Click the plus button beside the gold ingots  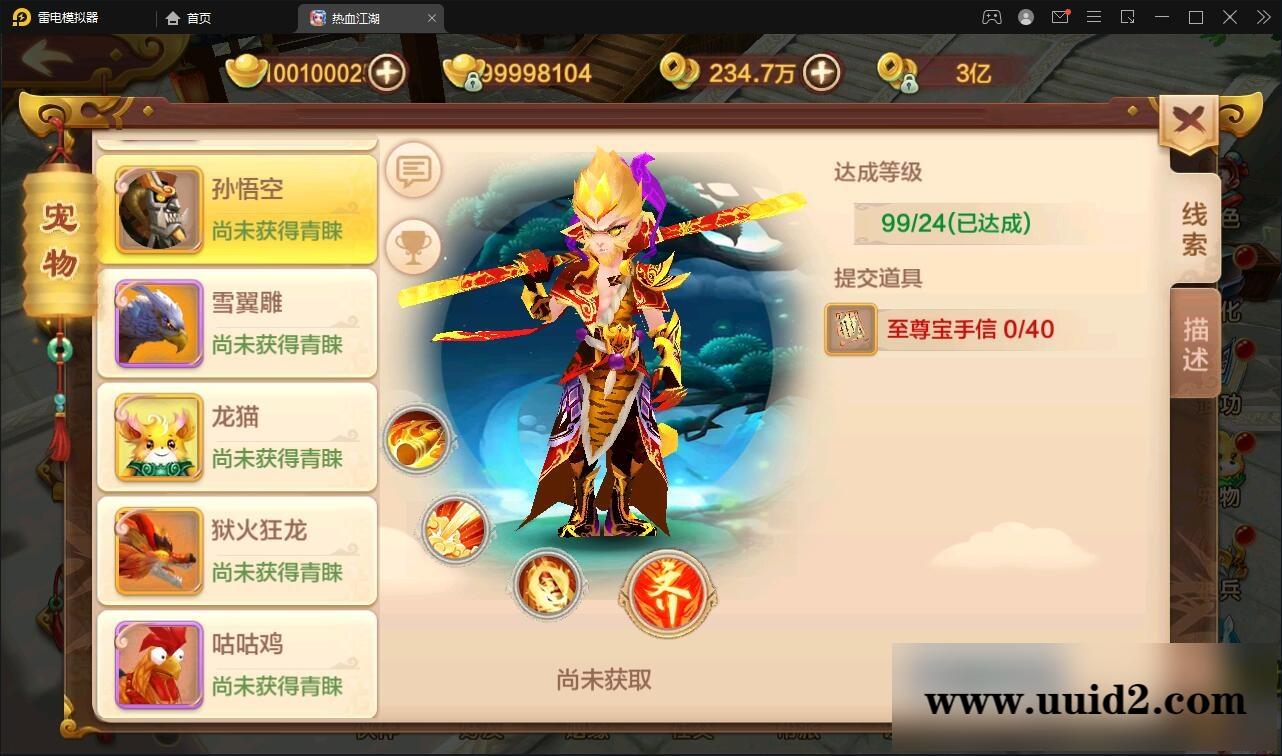[385, 71]
